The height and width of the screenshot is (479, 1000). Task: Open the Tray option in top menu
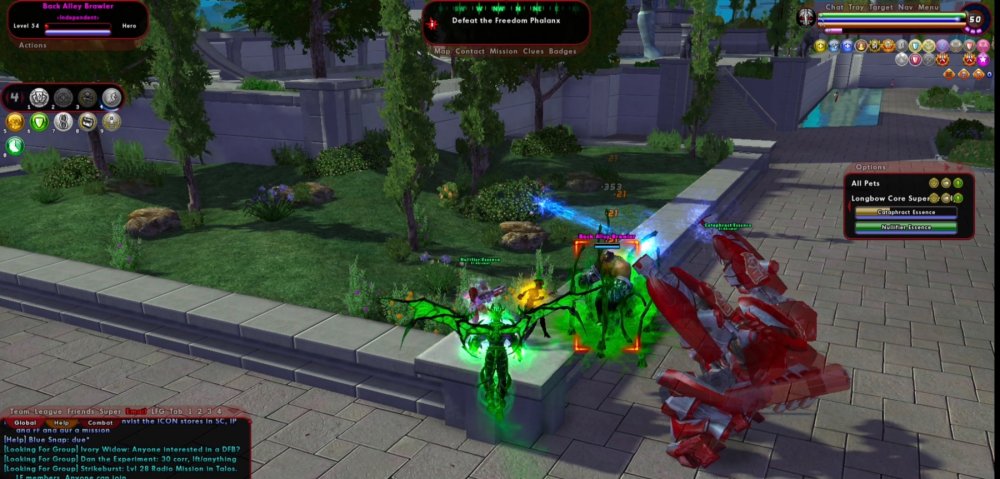pyautogui.click(x=857, y=7)
